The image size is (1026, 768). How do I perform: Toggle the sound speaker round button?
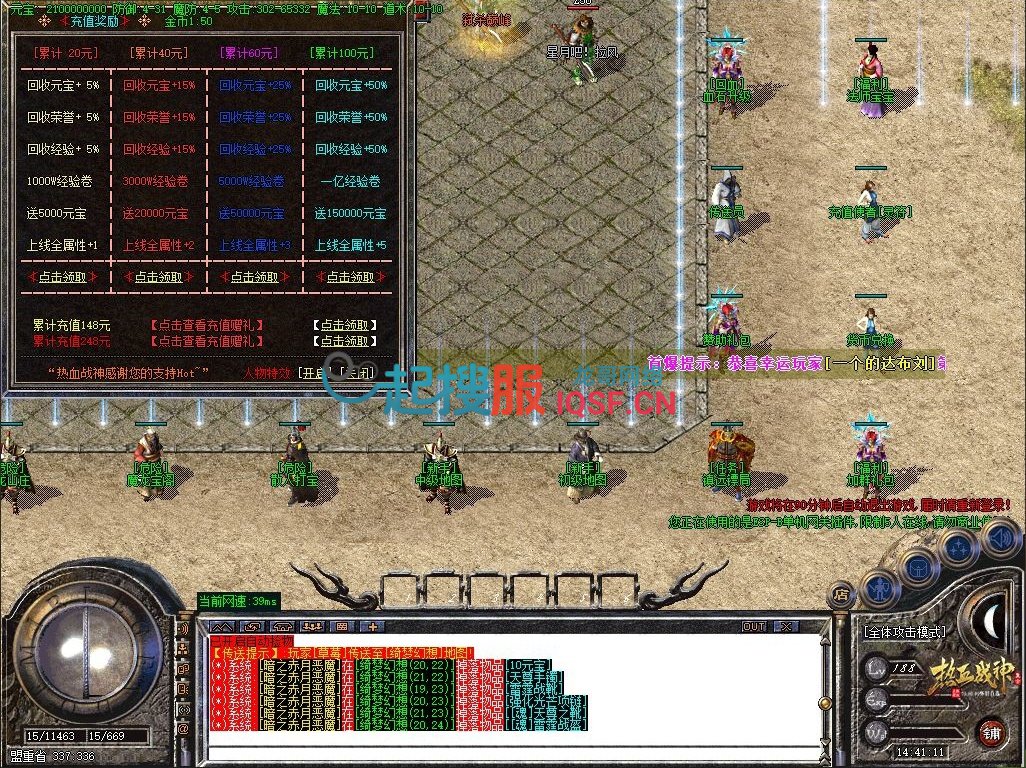999,537
